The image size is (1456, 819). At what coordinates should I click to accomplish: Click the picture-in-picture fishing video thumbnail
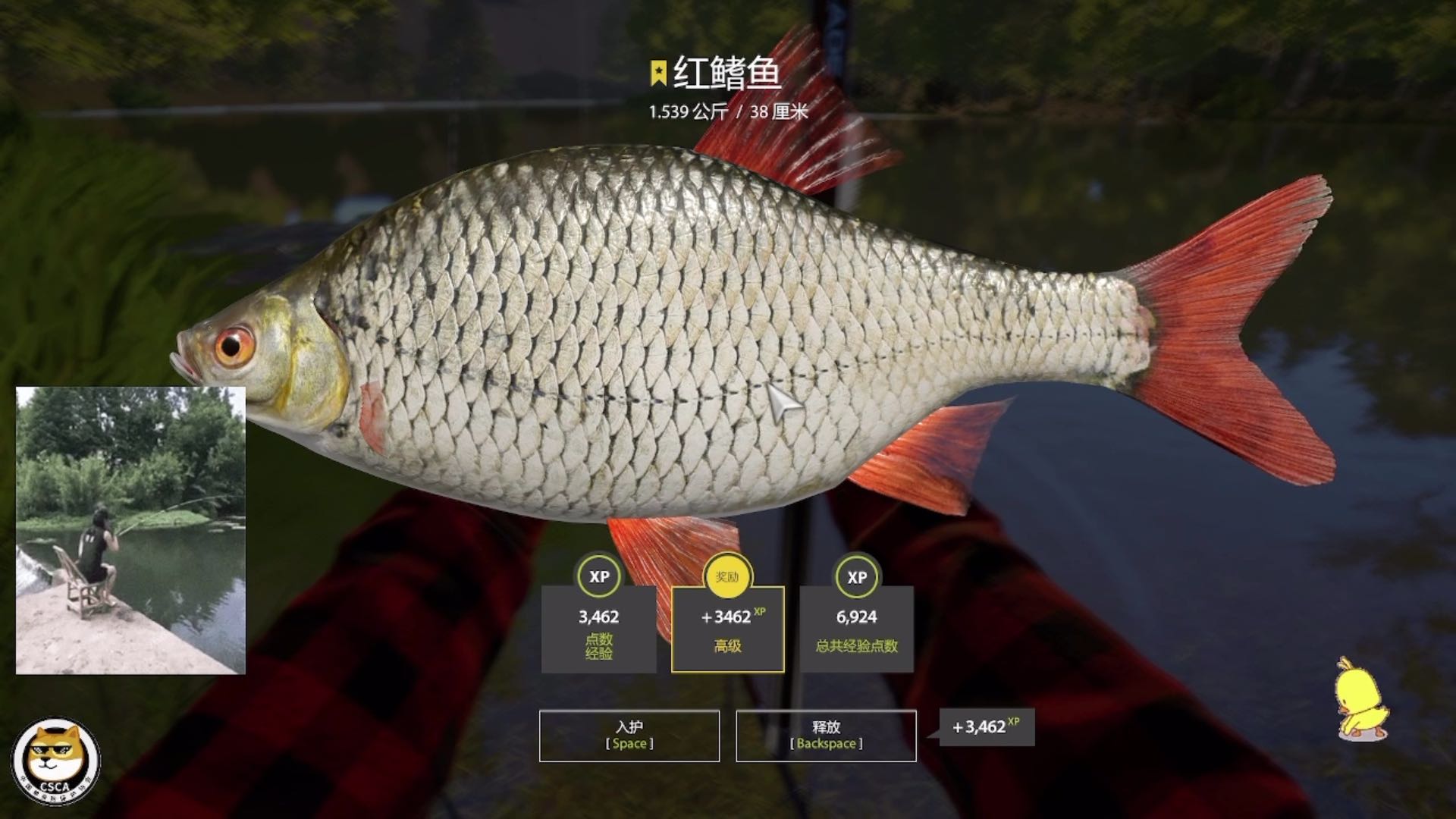click(130, 530)
